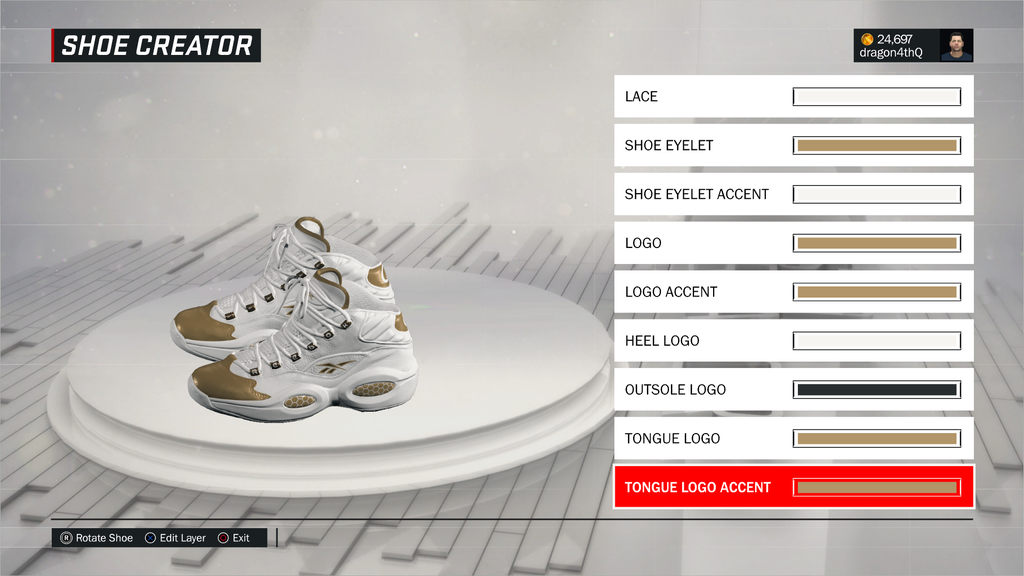Click the highlighted Tongue Logo Accent row
Image resolution: width=1024 pixels, height=576 pixels.
pos(700,487)
